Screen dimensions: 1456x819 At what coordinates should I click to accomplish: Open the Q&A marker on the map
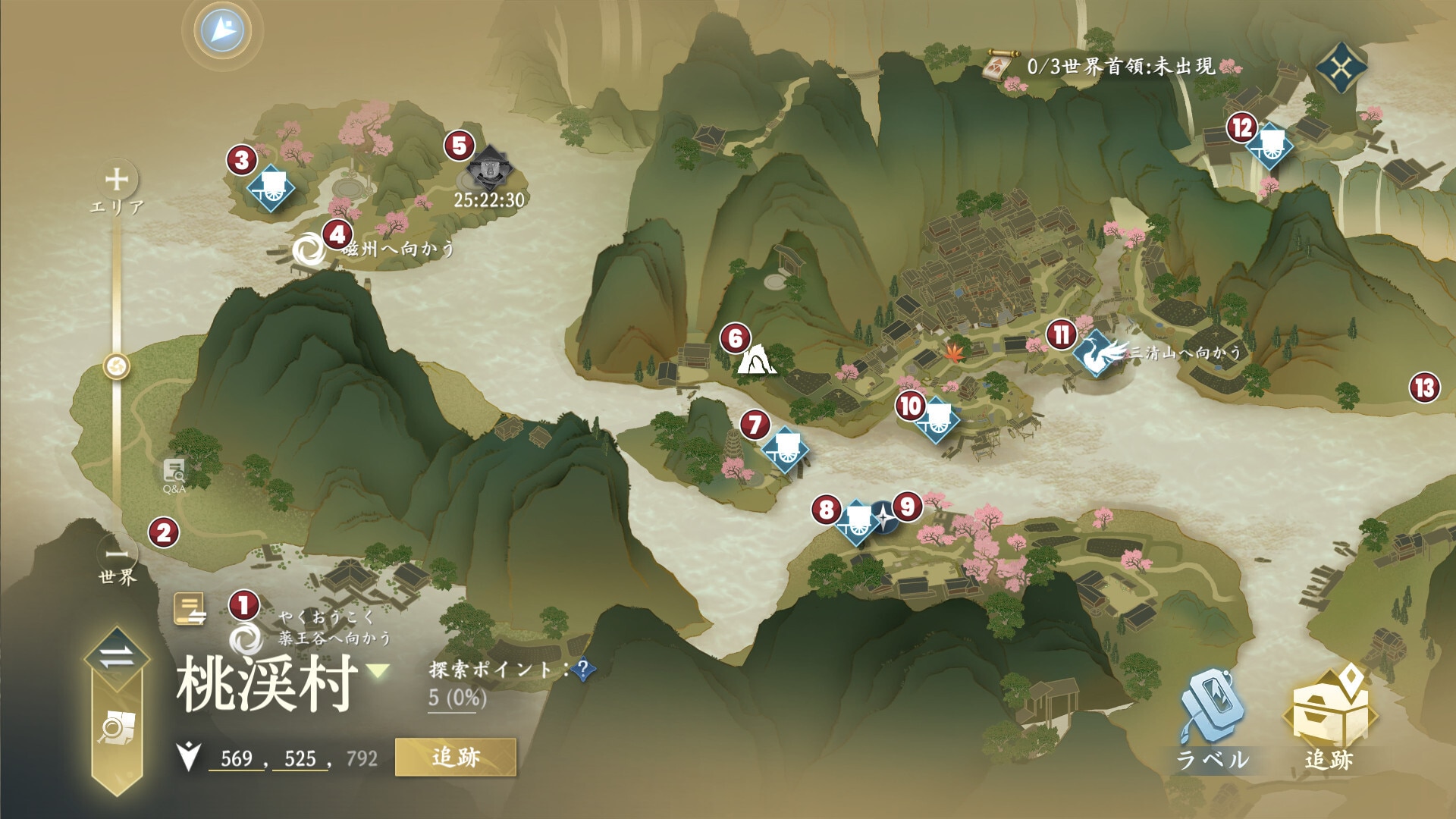pos(174,472)
